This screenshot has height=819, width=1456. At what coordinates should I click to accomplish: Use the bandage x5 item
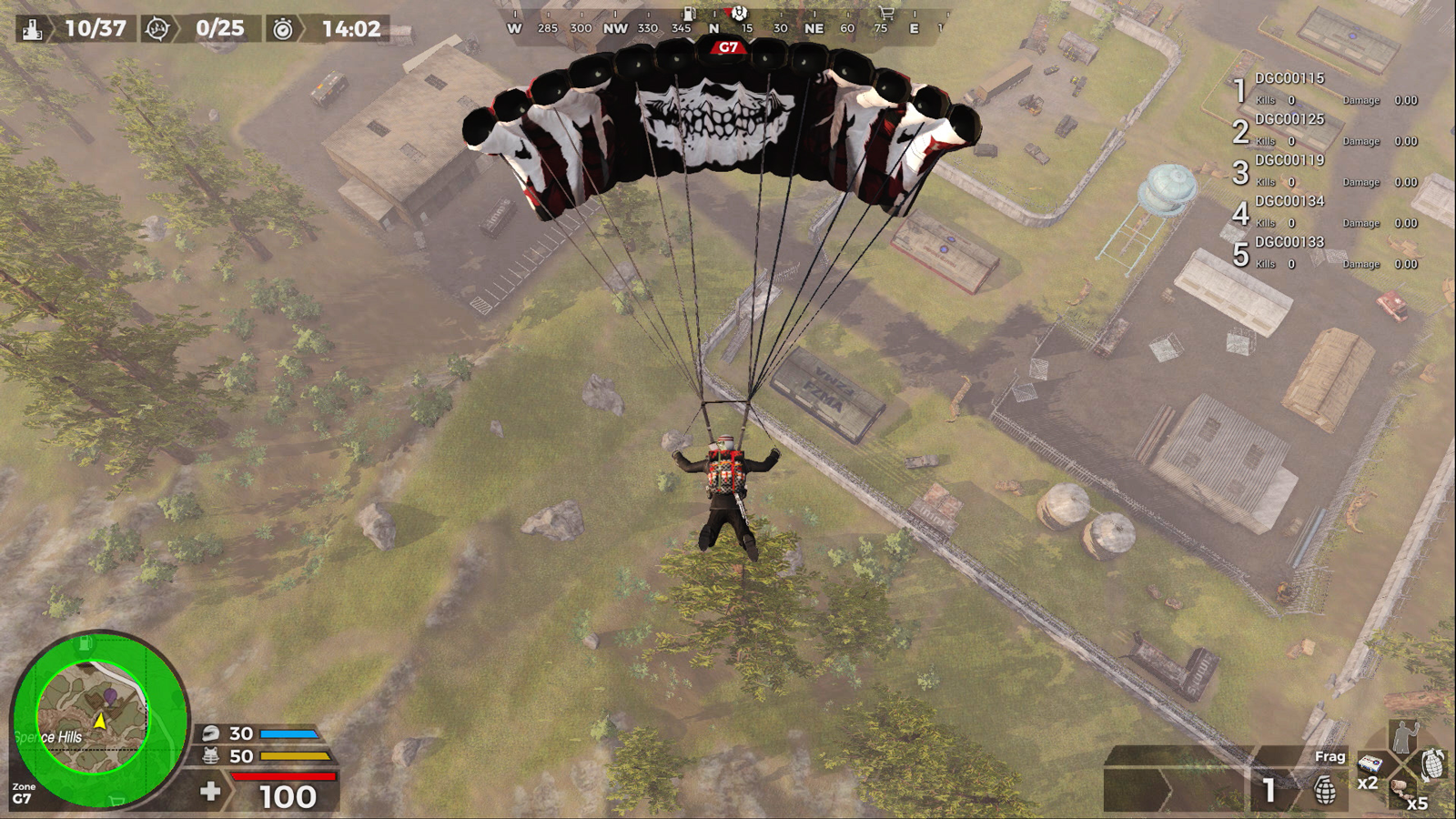(x=1403, y=790)
